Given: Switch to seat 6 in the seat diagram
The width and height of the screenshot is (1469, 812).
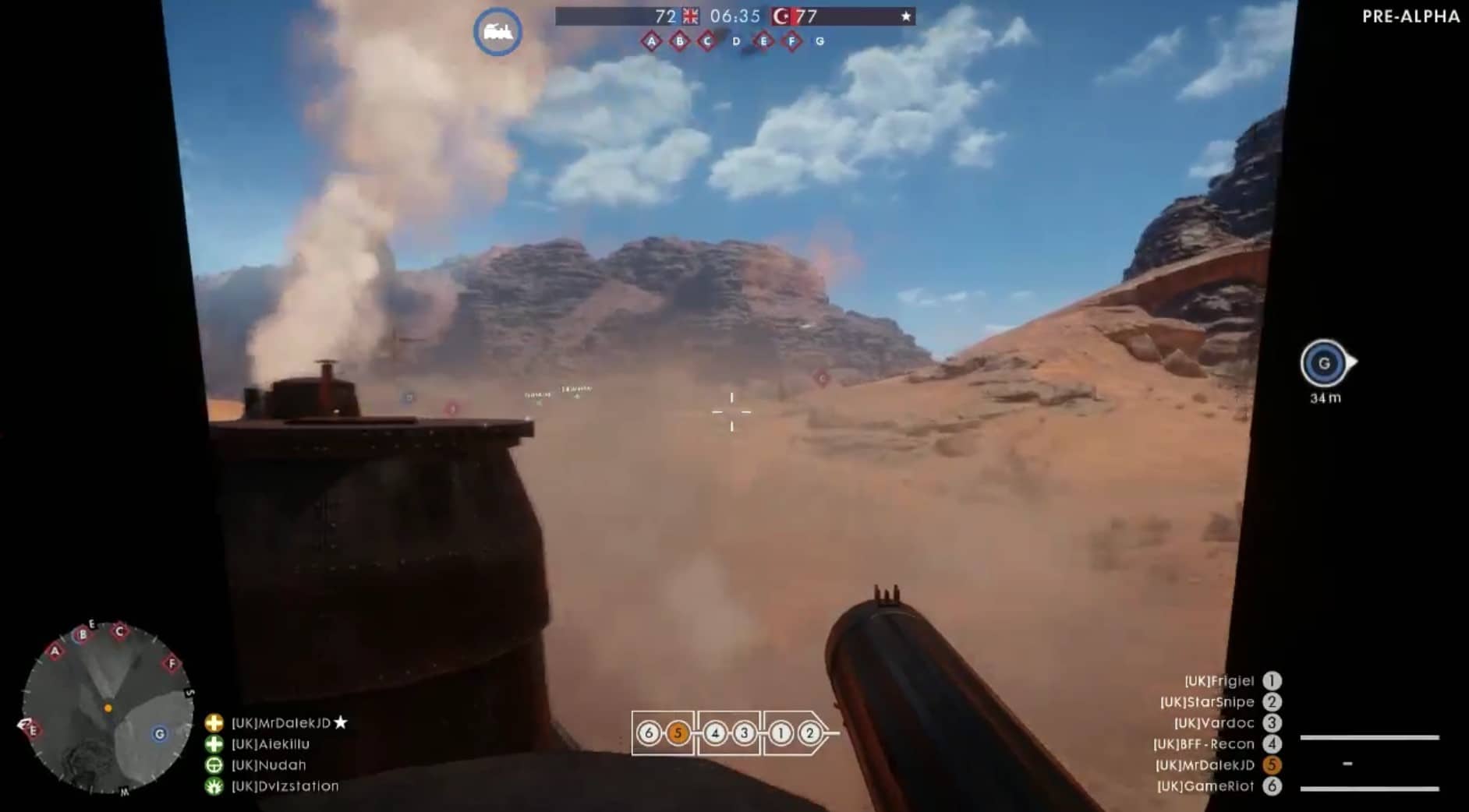Looking at the screenshot, I should click(x=648, y=733).
